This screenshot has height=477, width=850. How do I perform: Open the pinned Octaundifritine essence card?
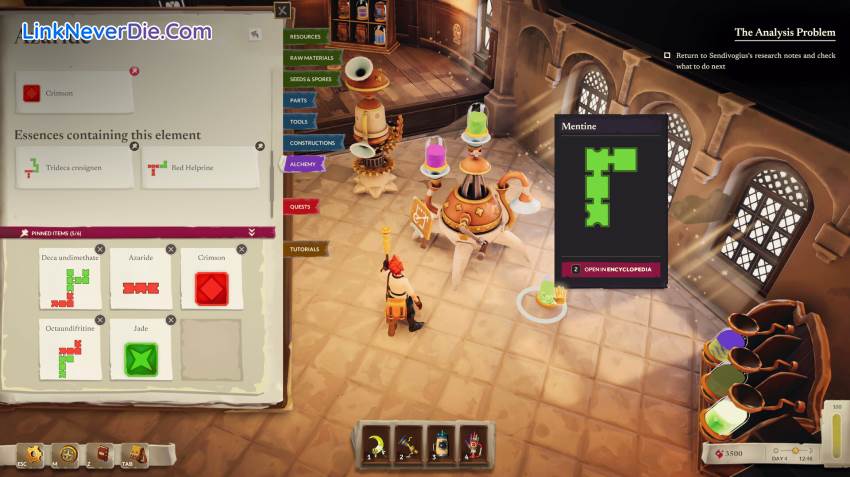coord(70,350)
